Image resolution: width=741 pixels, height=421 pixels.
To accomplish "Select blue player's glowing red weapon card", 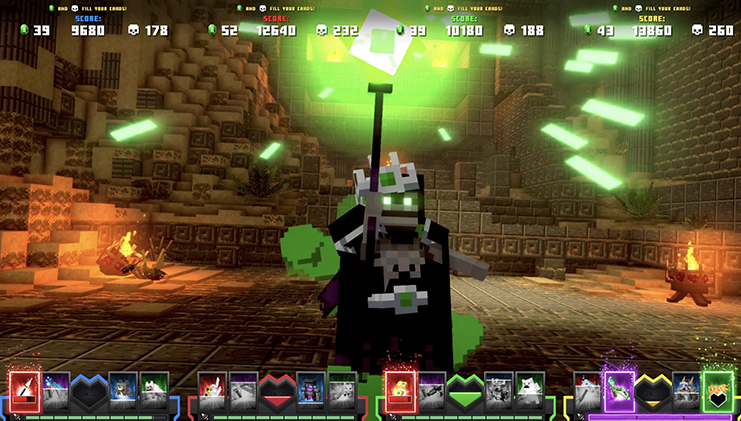I will click(25, 388).
